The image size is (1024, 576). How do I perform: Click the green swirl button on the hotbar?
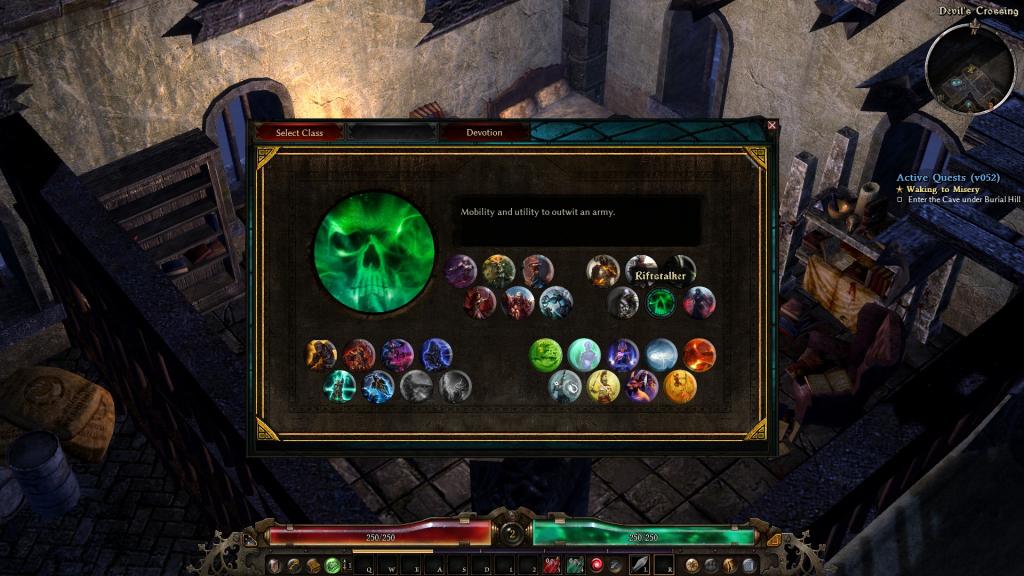point(332,566)
